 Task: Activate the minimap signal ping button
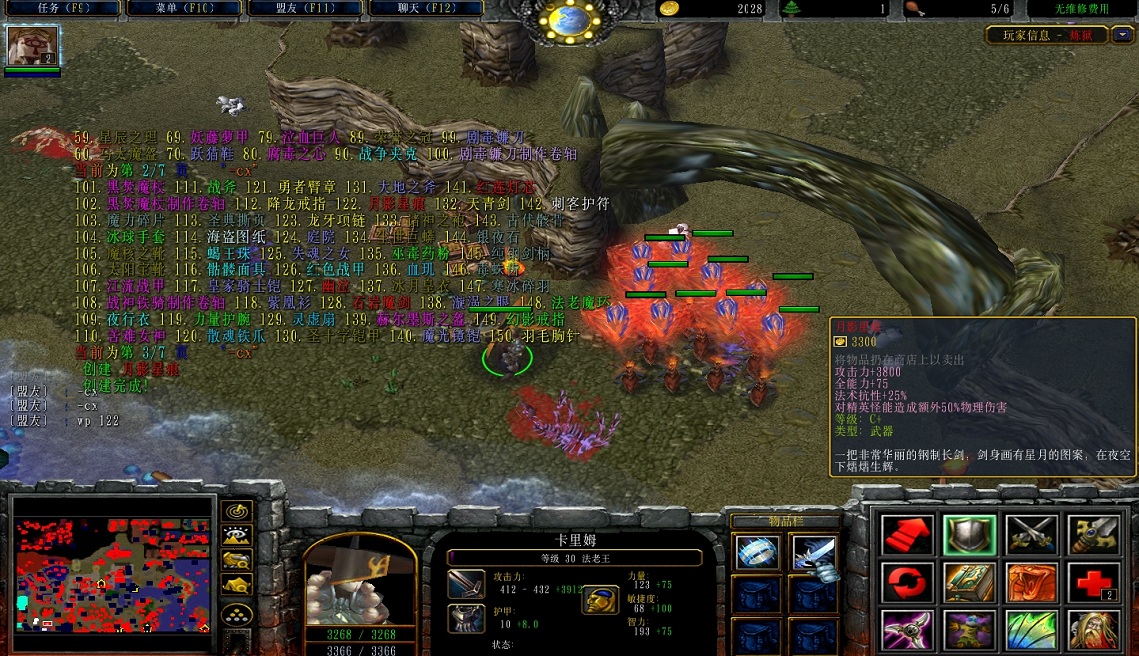(237, 511)
